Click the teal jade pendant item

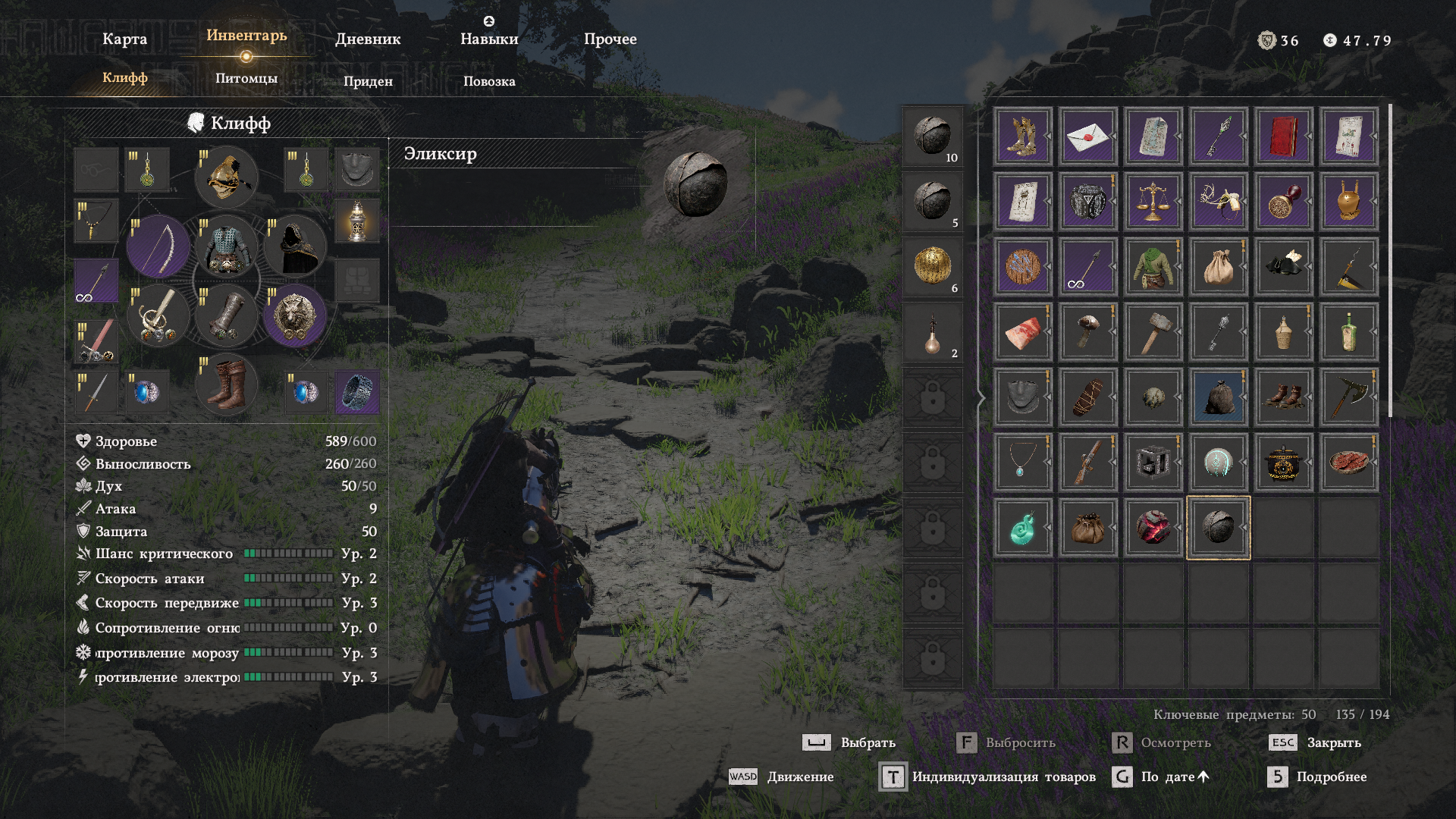pyautogui.click(x=1022, y=528)
